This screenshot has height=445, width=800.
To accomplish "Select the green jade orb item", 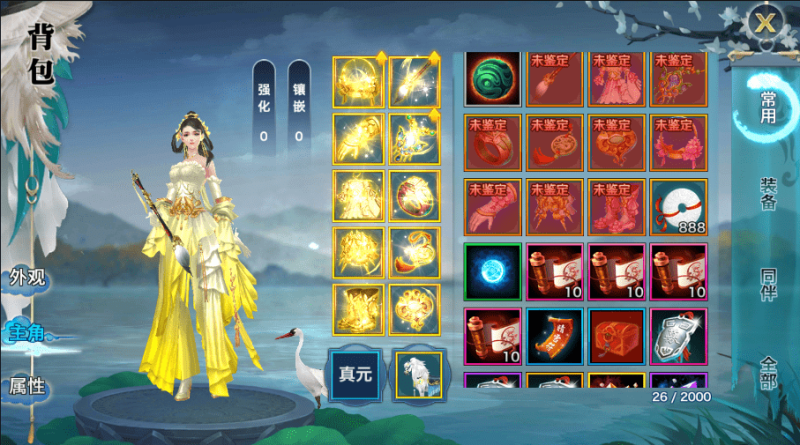I will [493, 78].
